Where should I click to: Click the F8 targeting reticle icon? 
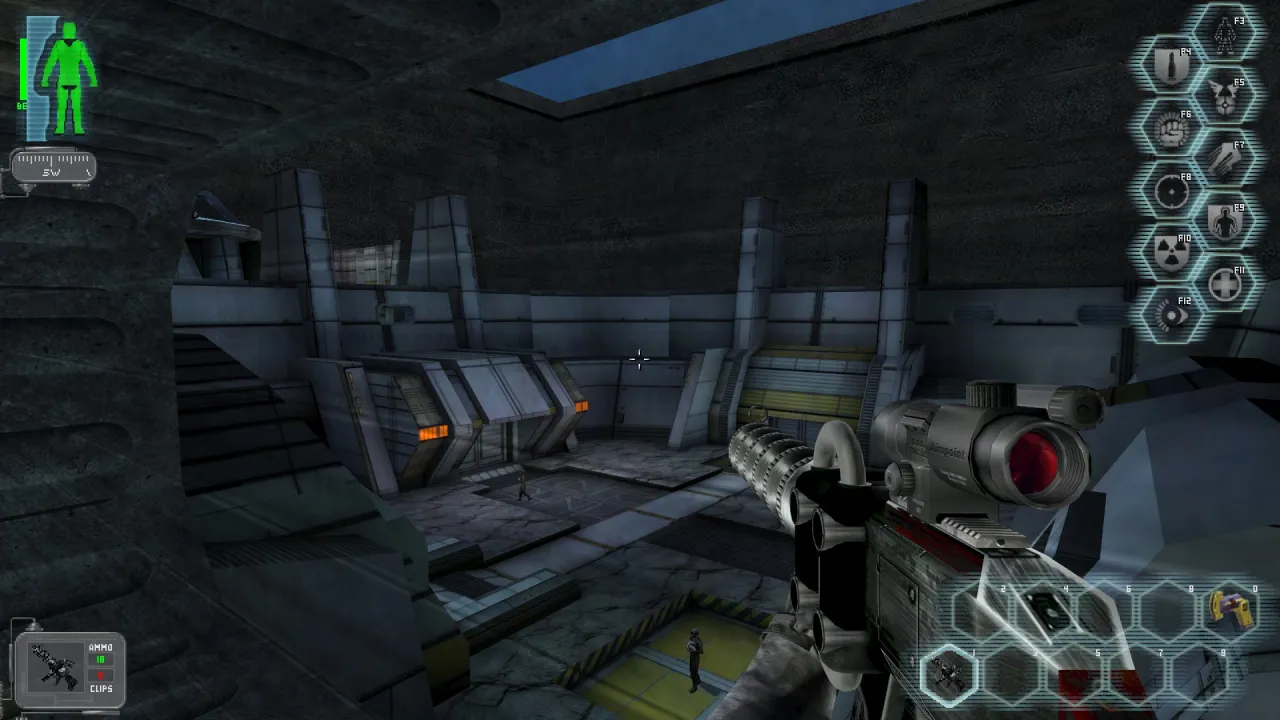[x=1170, y=191]
